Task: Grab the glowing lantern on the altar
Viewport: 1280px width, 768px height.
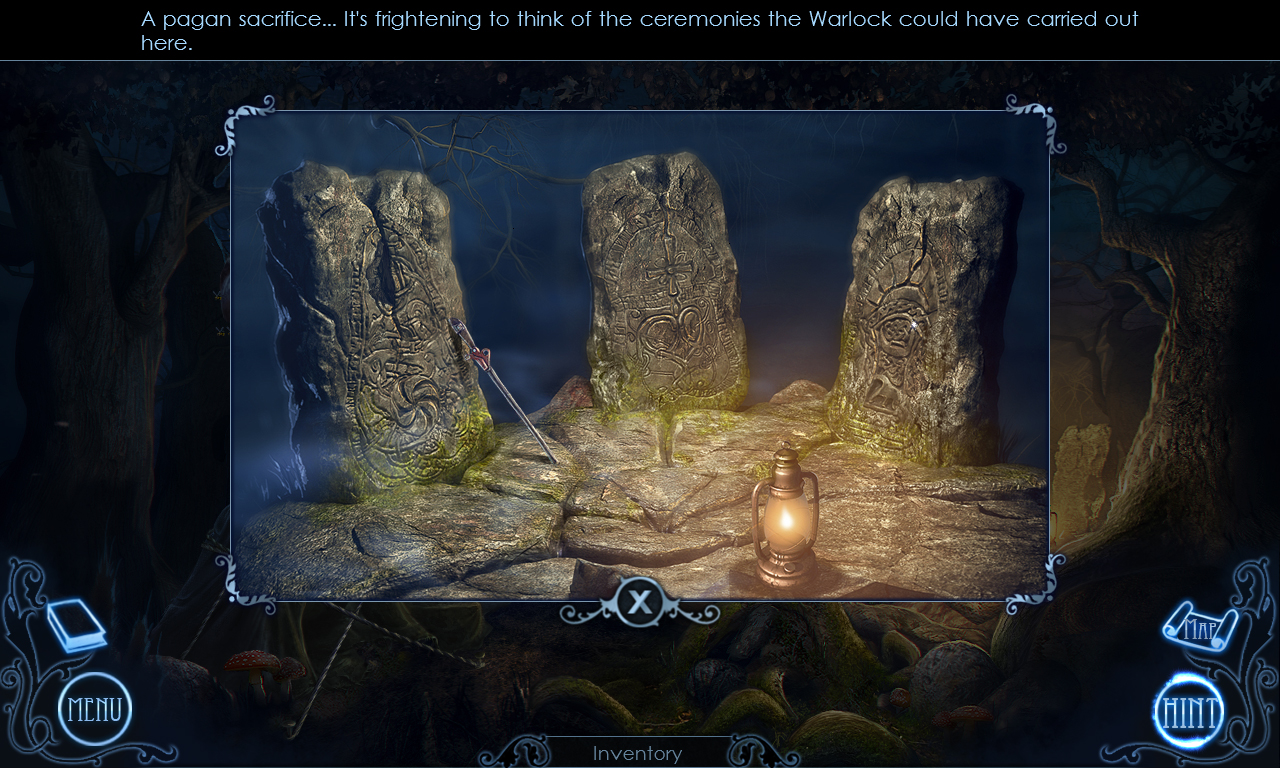Action: [785, 515]
